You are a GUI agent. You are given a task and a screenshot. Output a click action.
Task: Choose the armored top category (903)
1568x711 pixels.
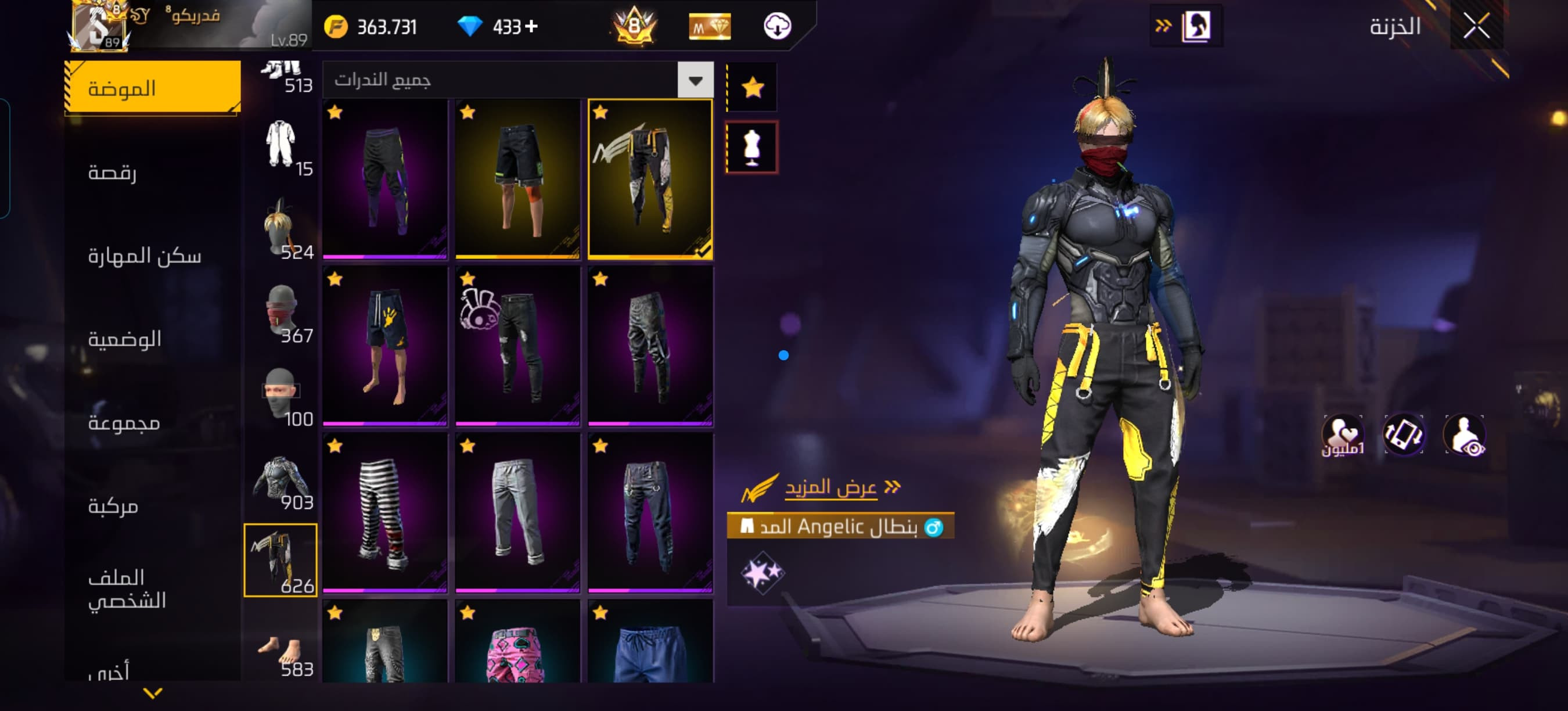pos(281,481)
